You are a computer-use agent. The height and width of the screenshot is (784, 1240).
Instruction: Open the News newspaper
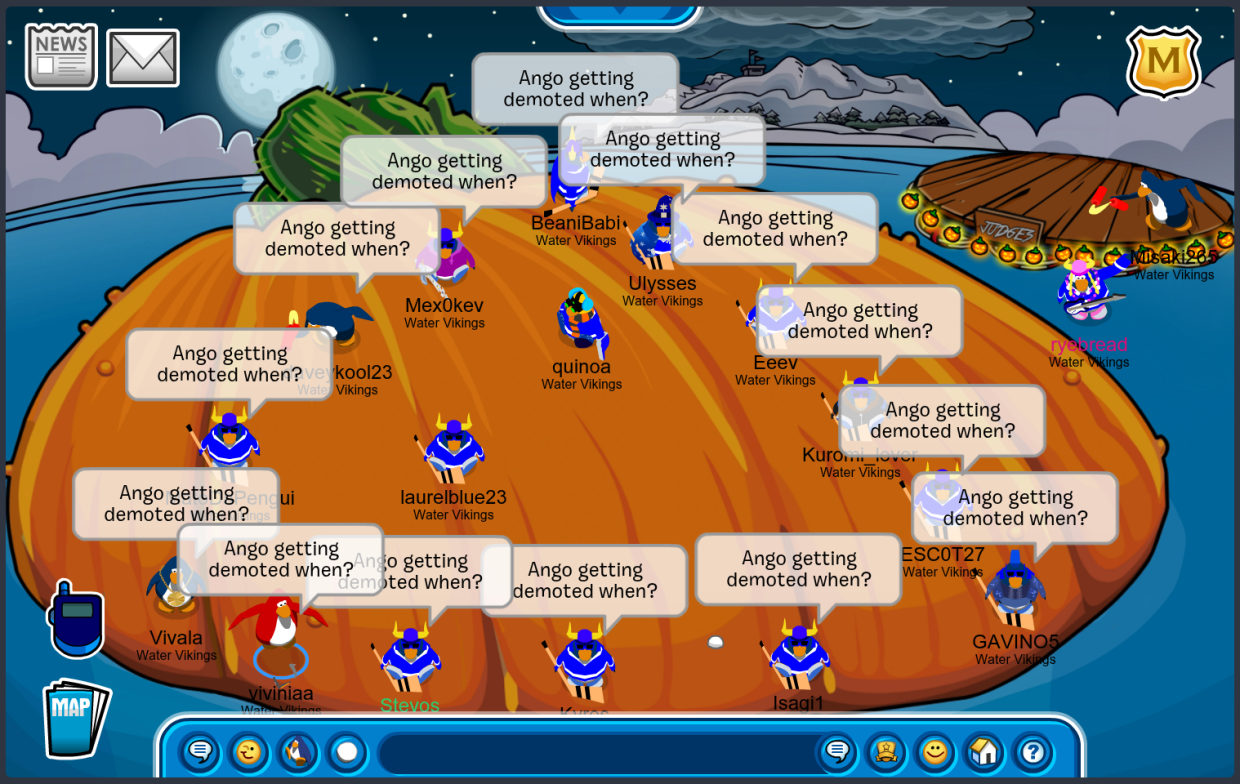(61, 56)
